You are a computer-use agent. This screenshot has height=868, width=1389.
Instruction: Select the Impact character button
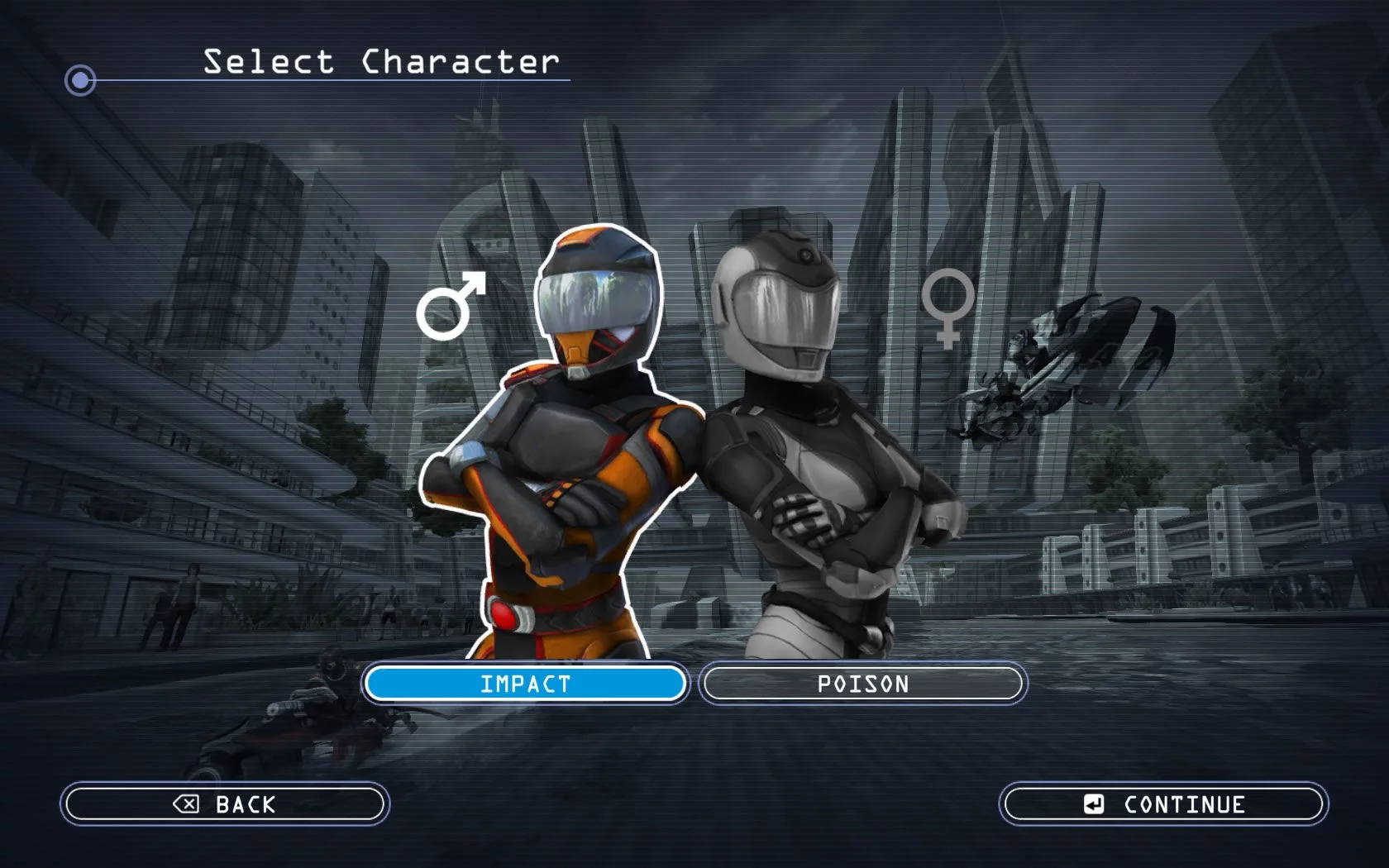[x=525, y=684]
